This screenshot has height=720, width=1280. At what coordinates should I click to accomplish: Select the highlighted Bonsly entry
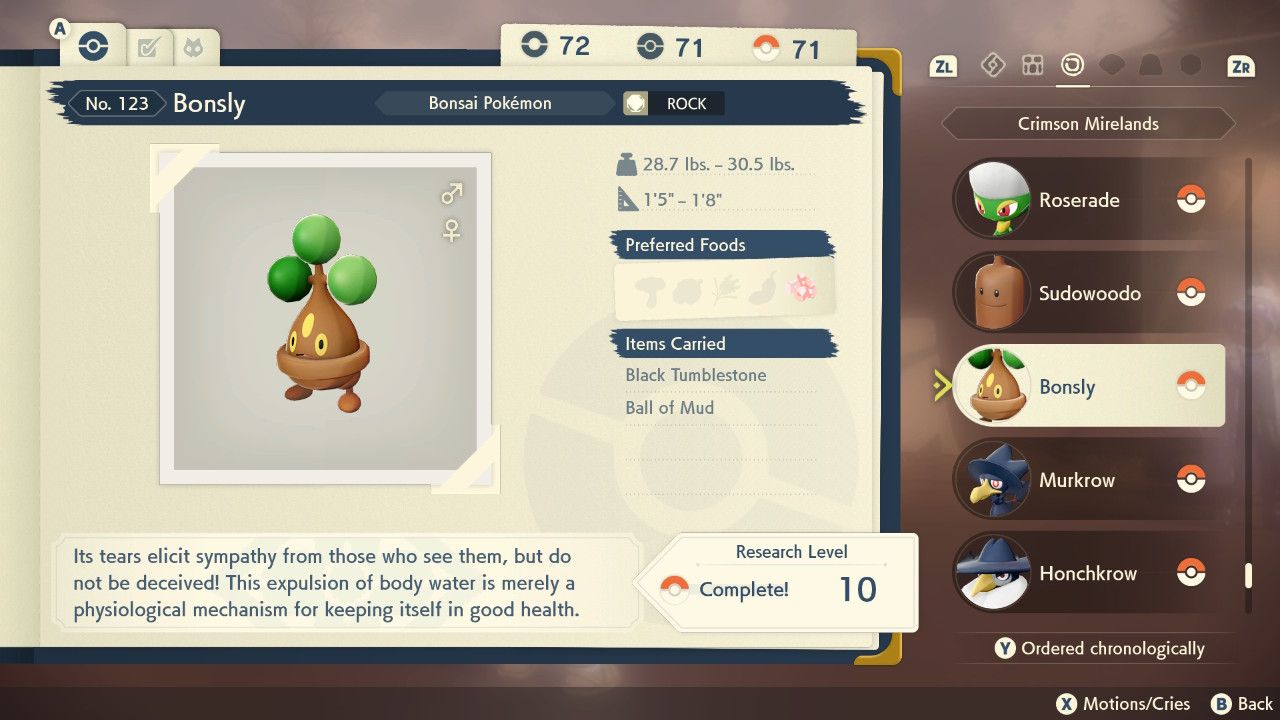point(1088,387)
